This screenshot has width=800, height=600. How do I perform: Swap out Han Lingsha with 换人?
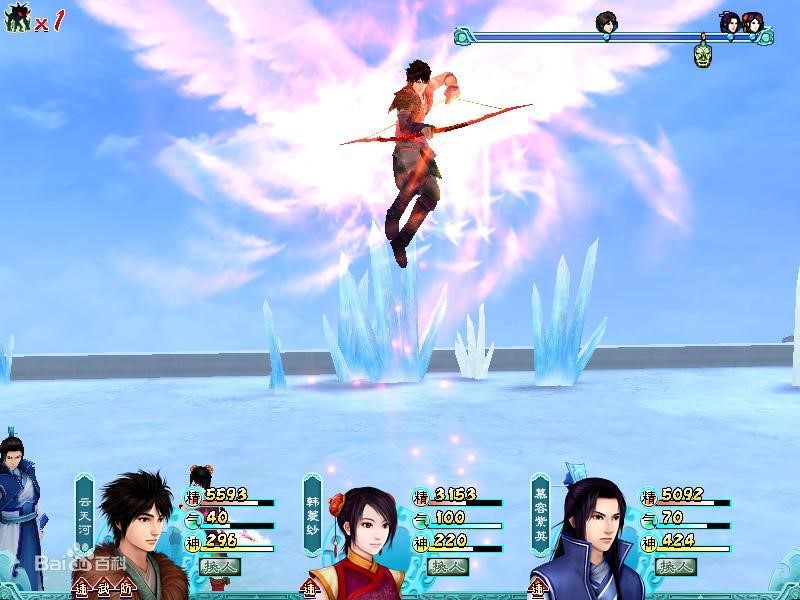point(448,566)
